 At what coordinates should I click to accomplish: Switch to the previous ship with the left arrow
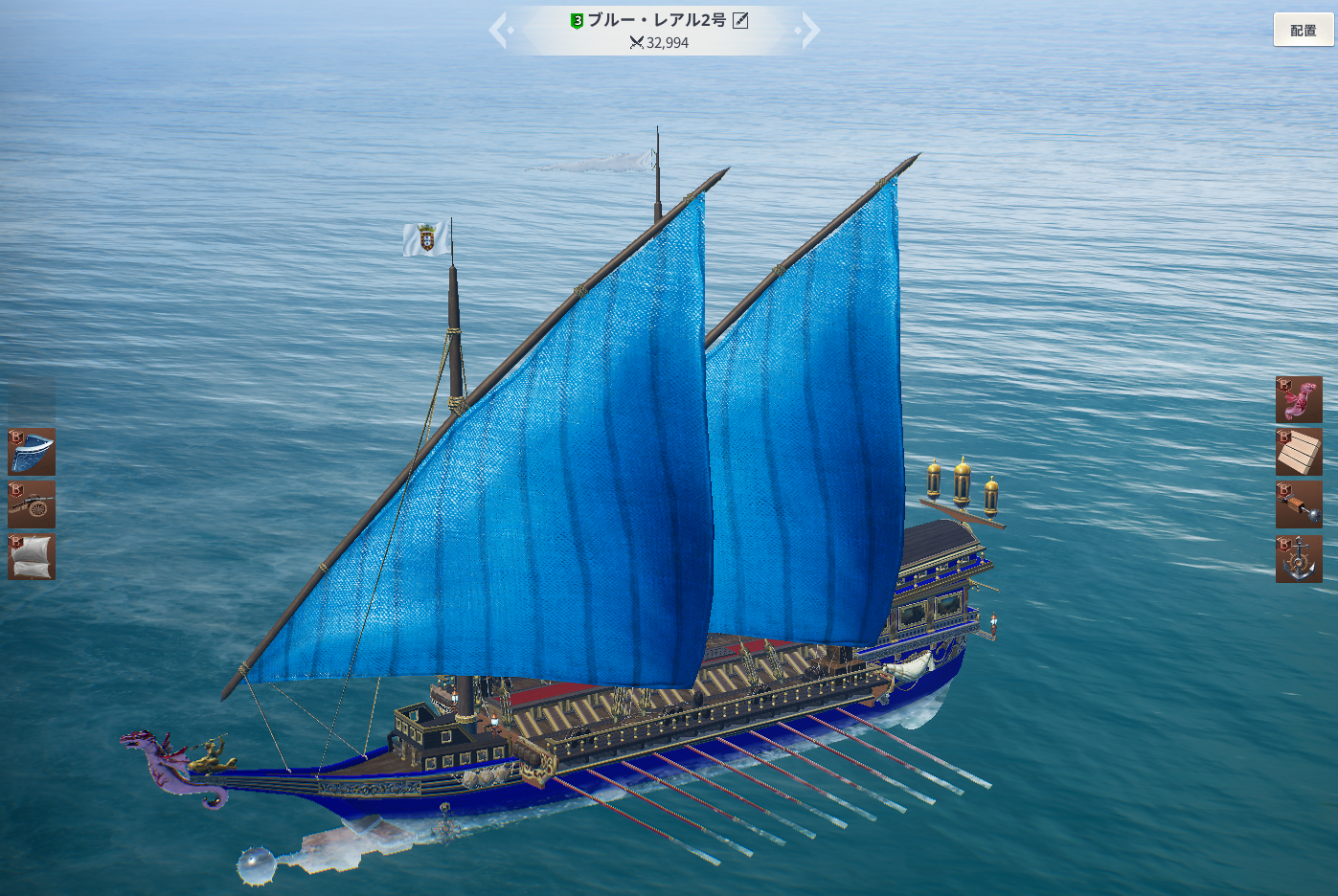coord(499,30)
